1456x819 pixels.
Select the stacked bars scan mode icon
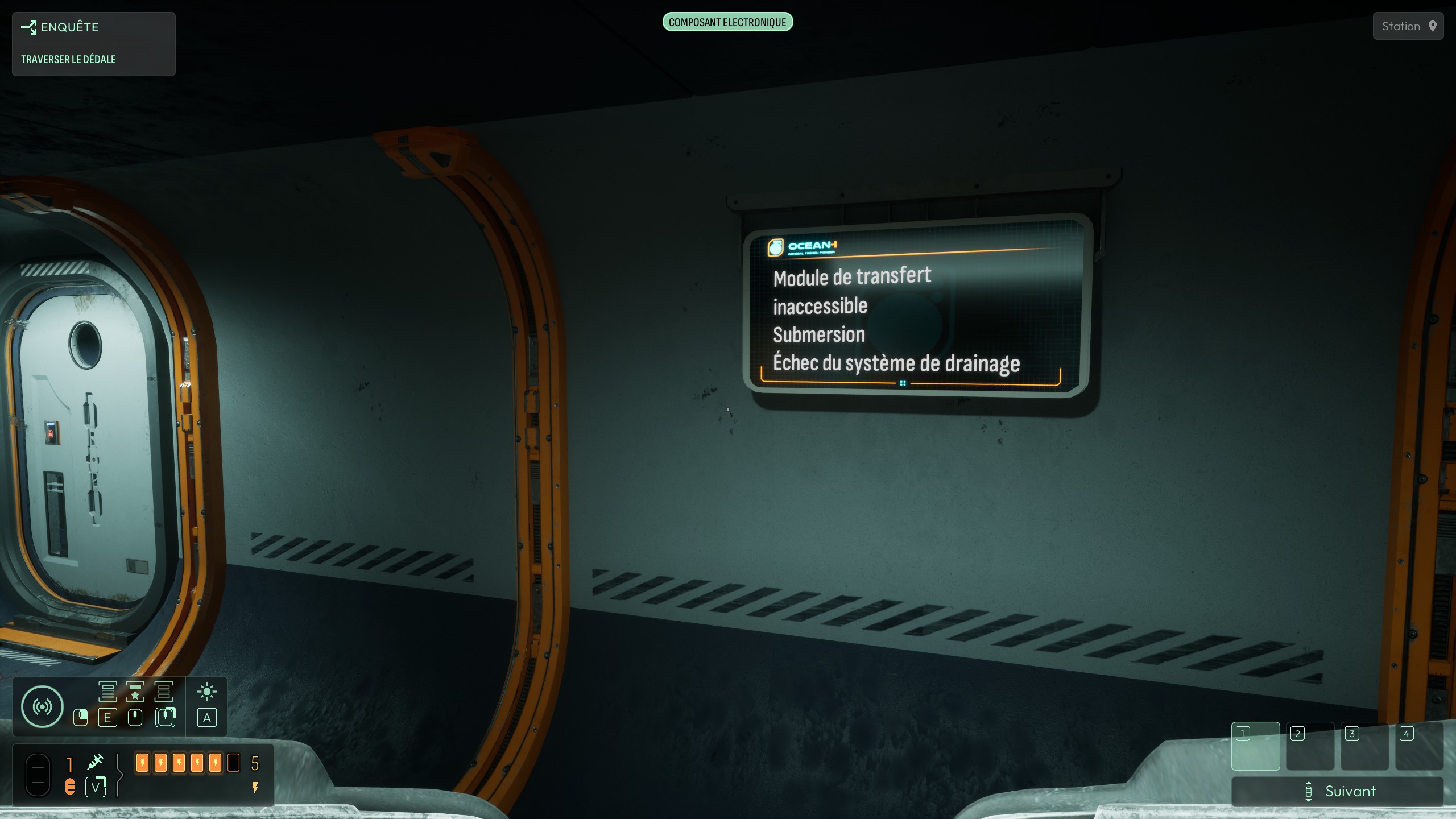click(x=164, y=692)
